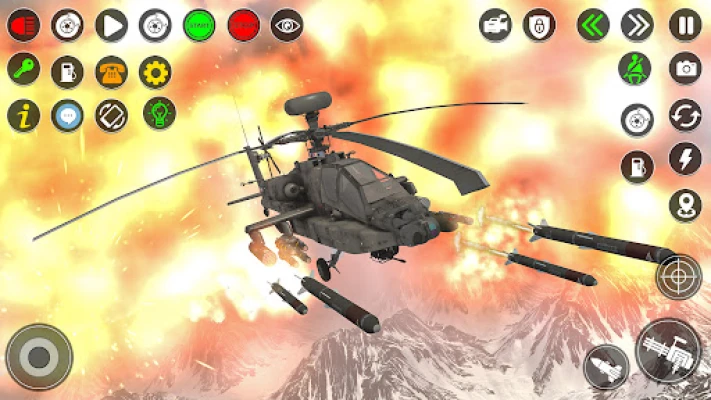Select the green double left arrows

pyautogui.click(x=594, y=25)
